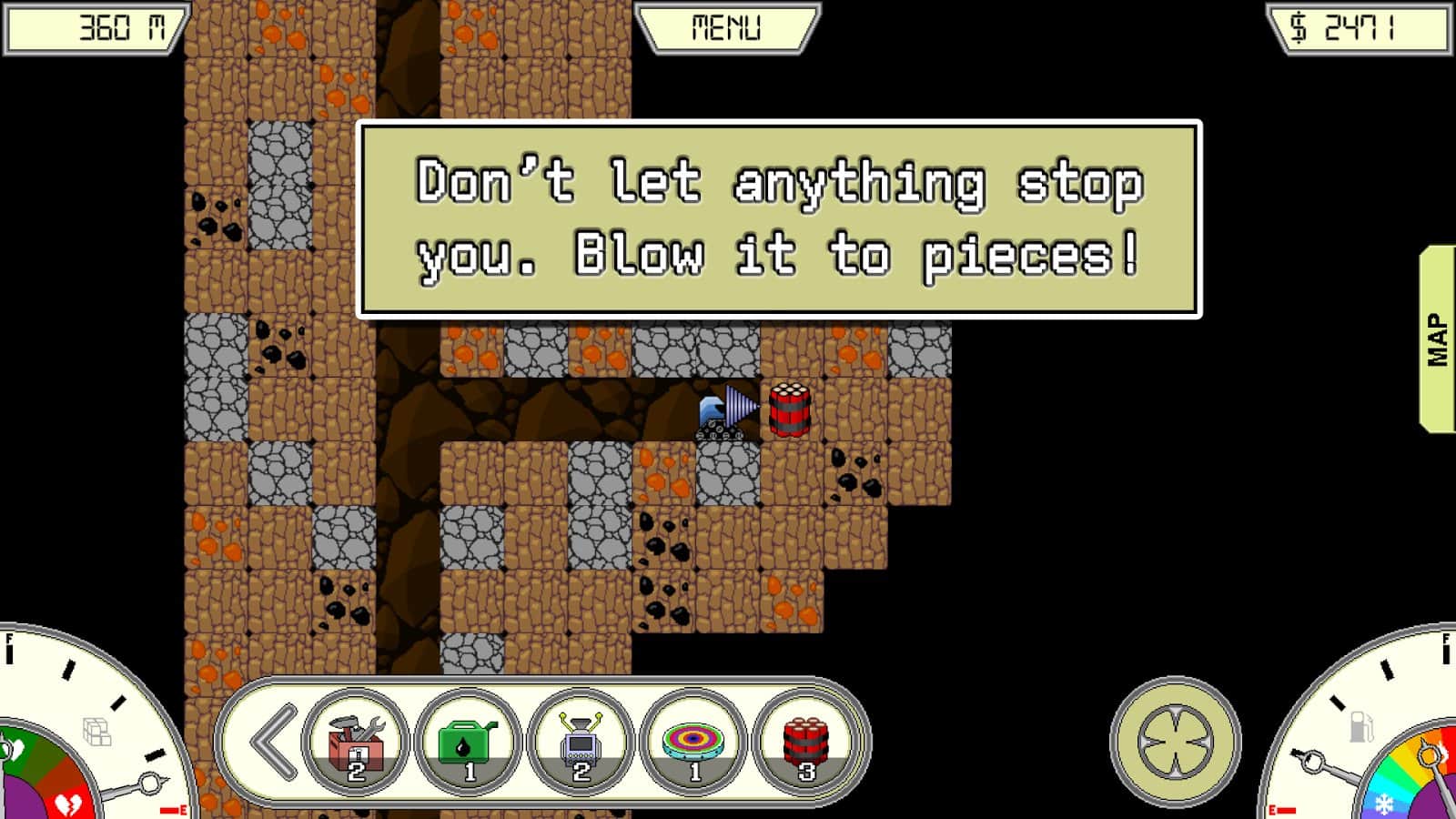This screenshot has width=1456, height=819.
Task: Tap the round propeller fan button
Action: 1175,742
